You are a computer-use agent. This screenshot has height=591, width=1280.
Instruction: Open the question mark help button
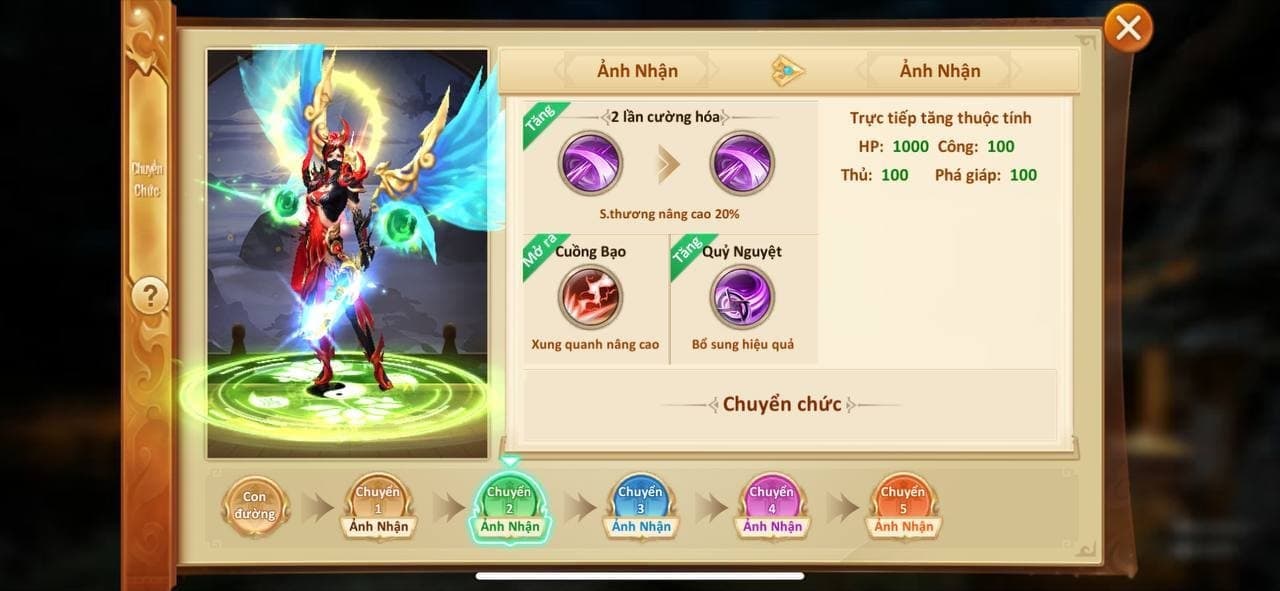tap(150, 296)
